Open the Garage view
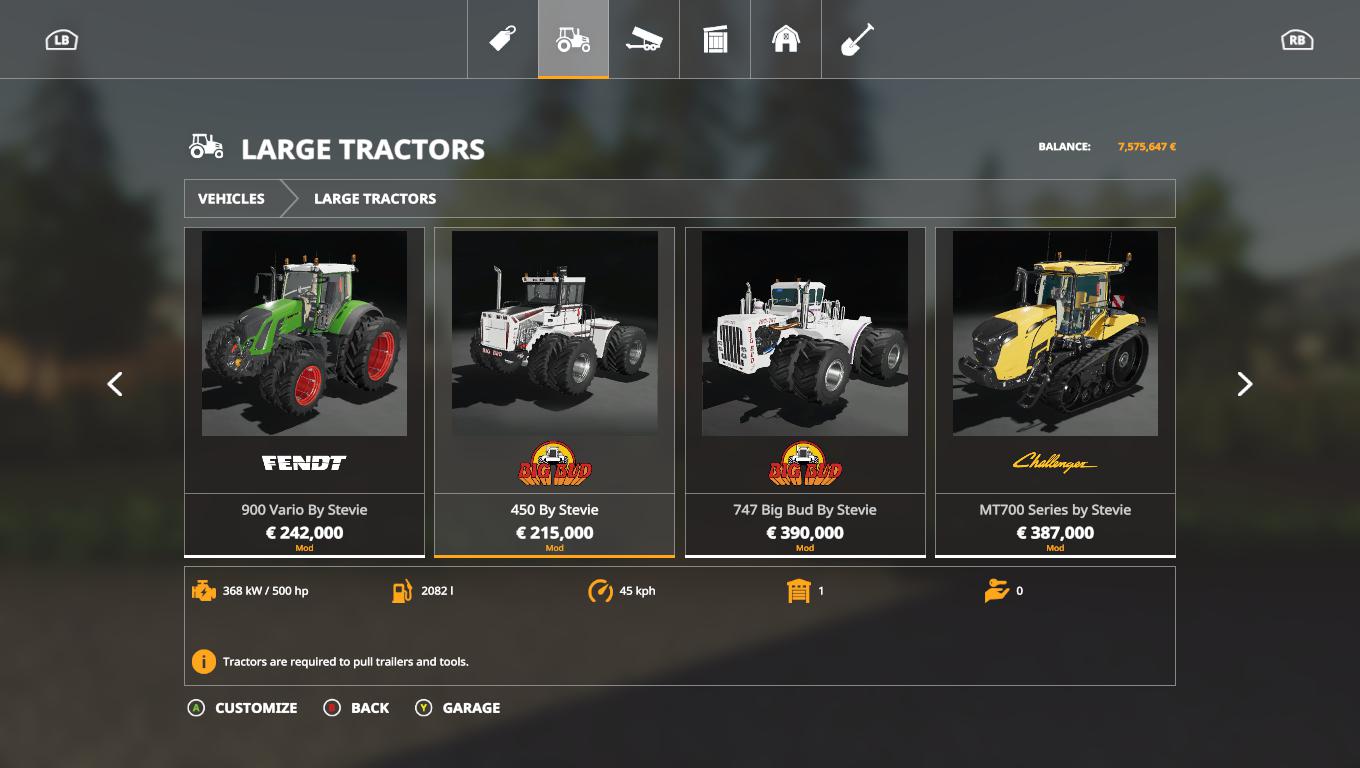 [458, 708]
